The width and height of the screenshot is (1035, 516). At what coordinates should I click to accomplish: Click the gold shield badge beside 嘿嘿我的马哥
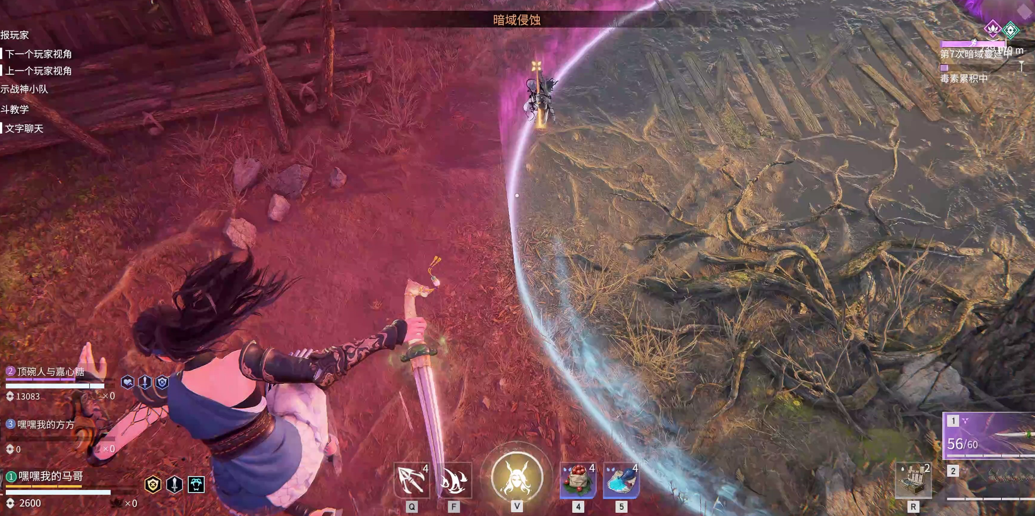click(x=153, y=485)
